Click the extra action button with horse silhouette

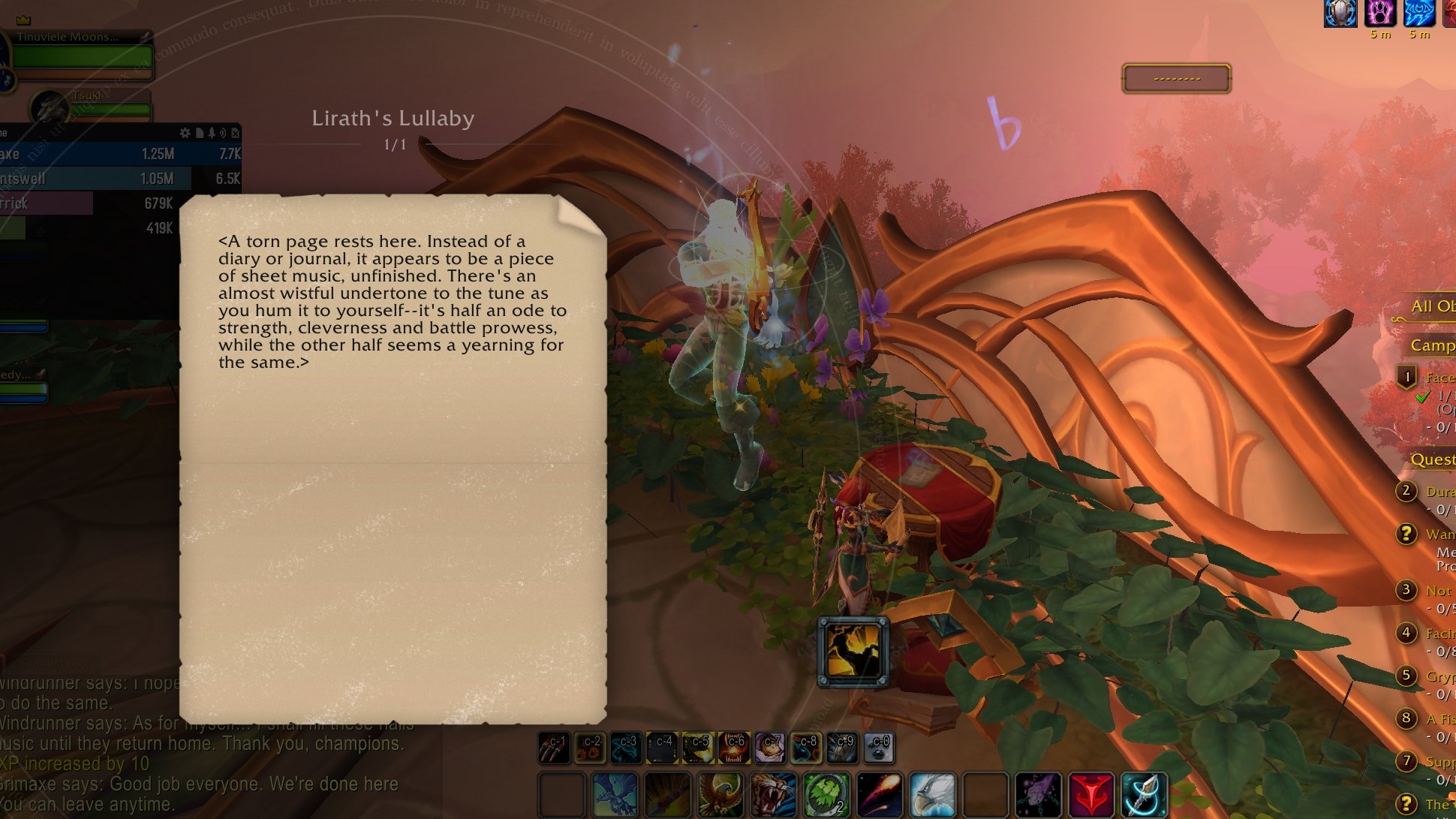pos(853,652)
